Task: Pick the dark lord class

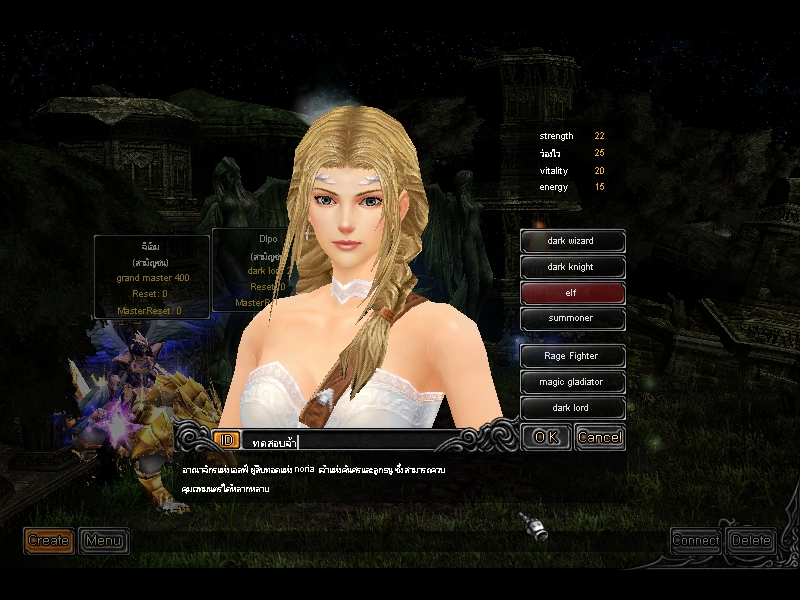Action: (x=573, y=408)
